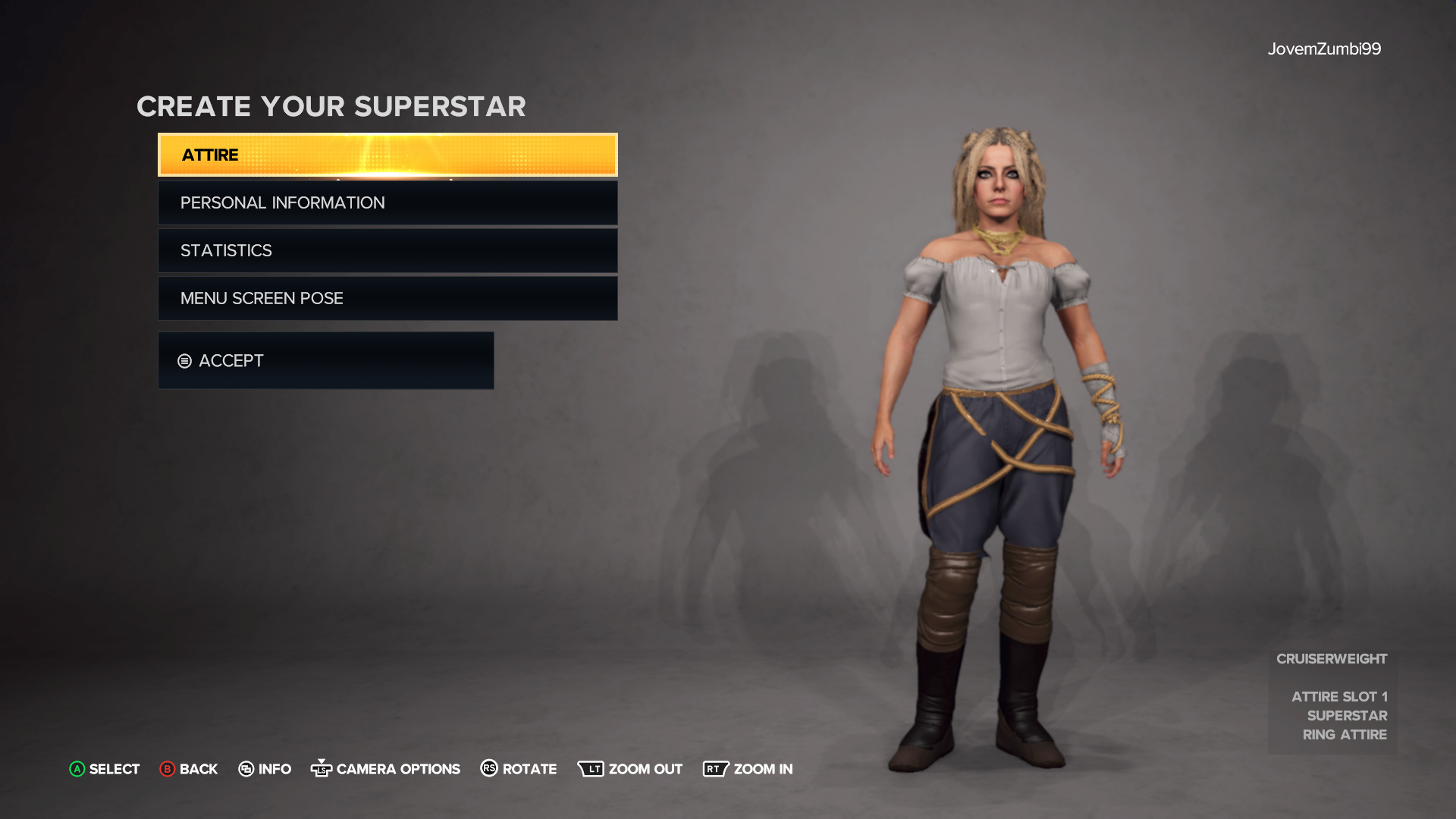The width and height of the screenshot is (1456, 819).
Task: Open Personal Information settings
Action: (x=387, y=202)
